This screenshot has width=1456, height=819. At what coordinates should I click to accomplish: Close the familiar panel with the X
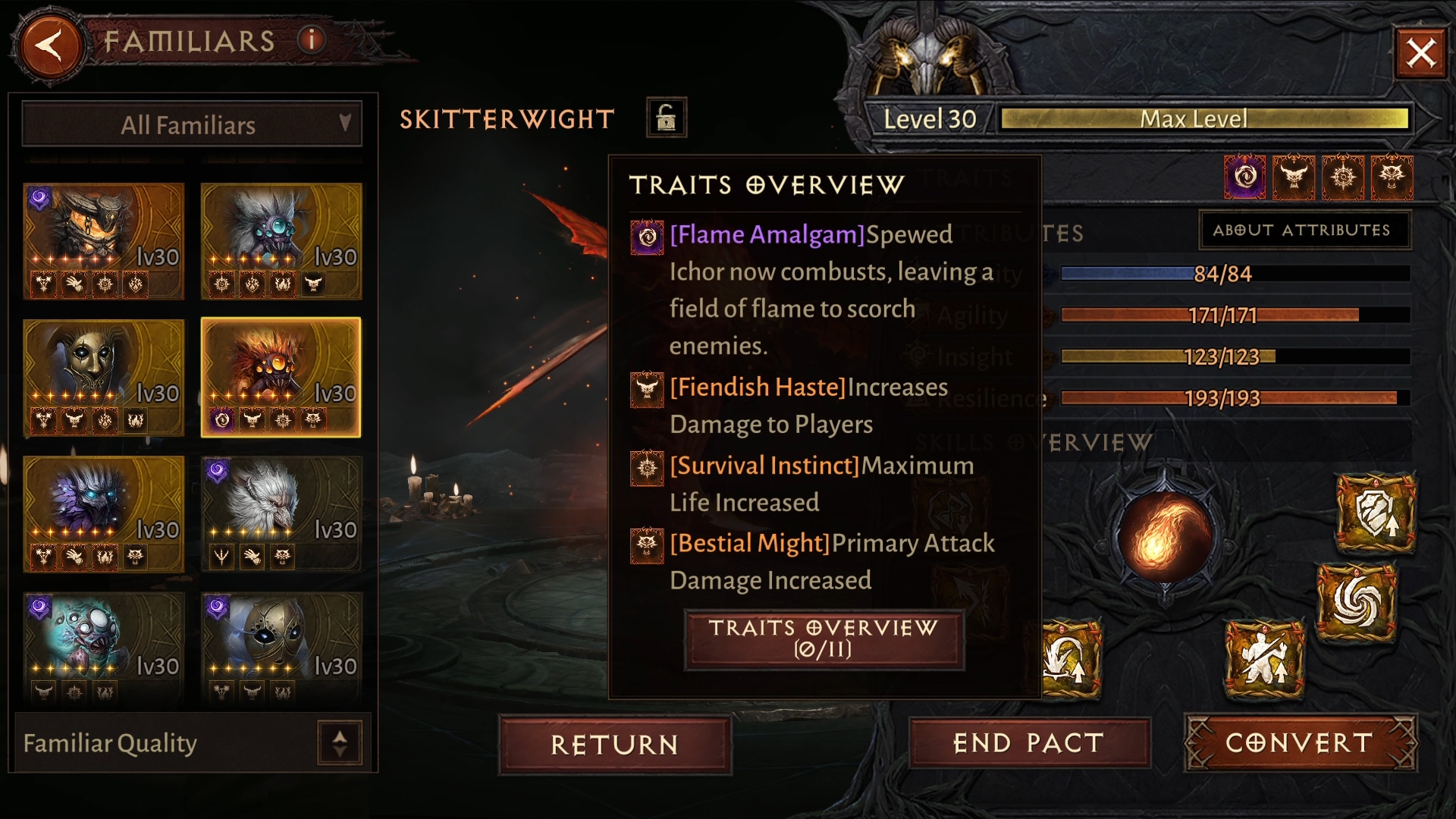1420,53
